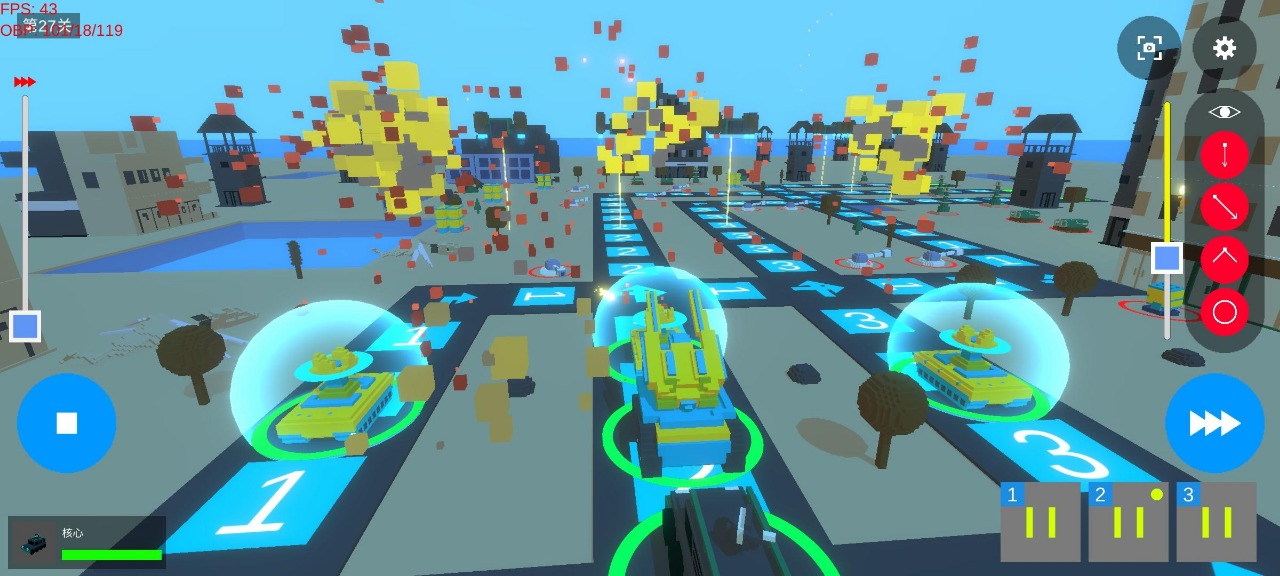Click the blue fast-forward button
This screenshot has width=1280, height=576.
[x=1214, y=423]
